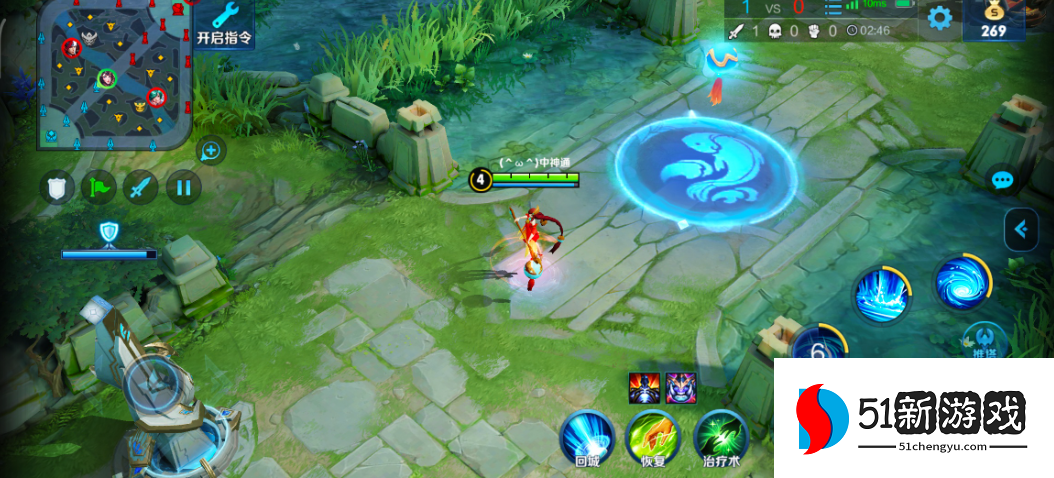Send the green flag gather signal

point(99,187)
